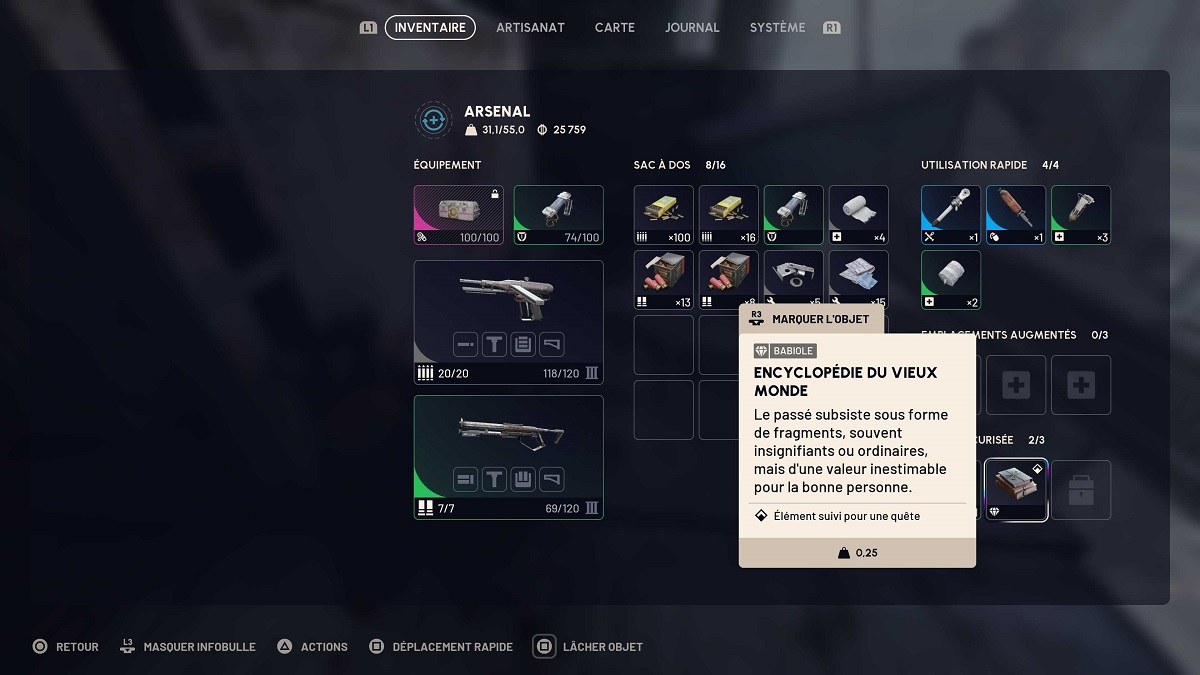Pick the shield recharger in the backpack
The height and width of the screenshot is (675, 1200).
coord(794,215)
